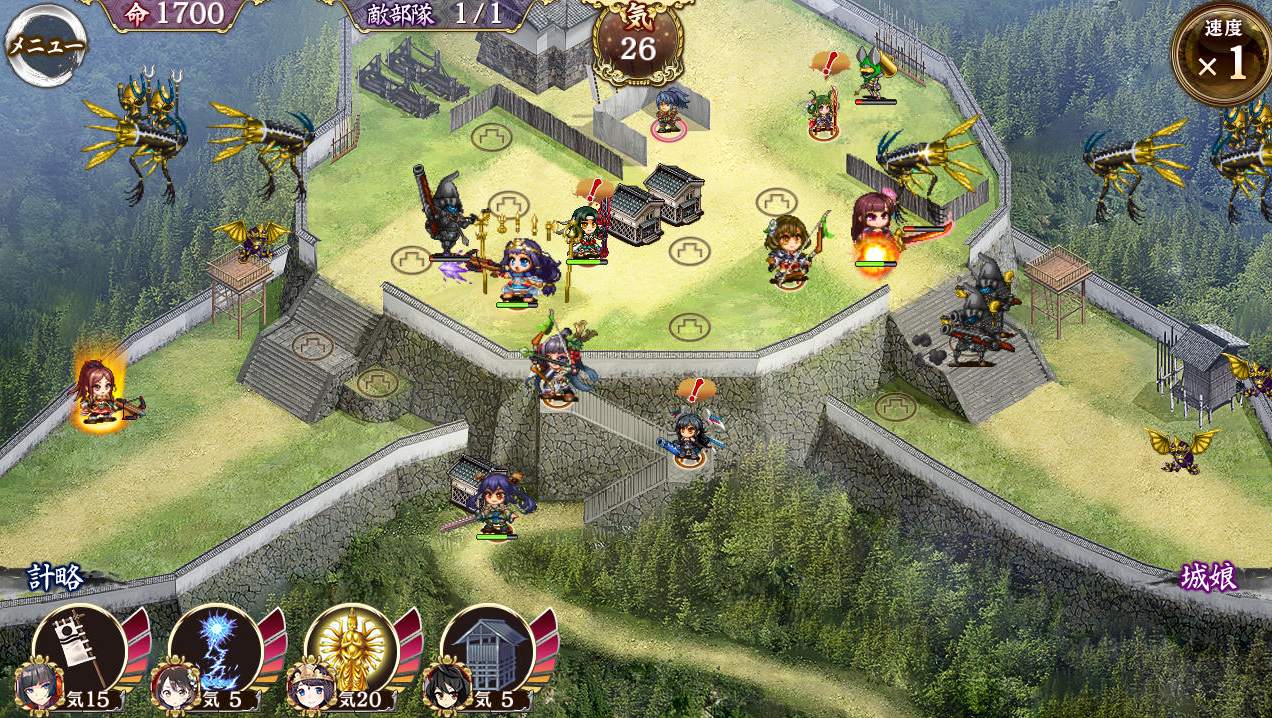Activate the golden statue stratagem costing 20

click(351, 652)
